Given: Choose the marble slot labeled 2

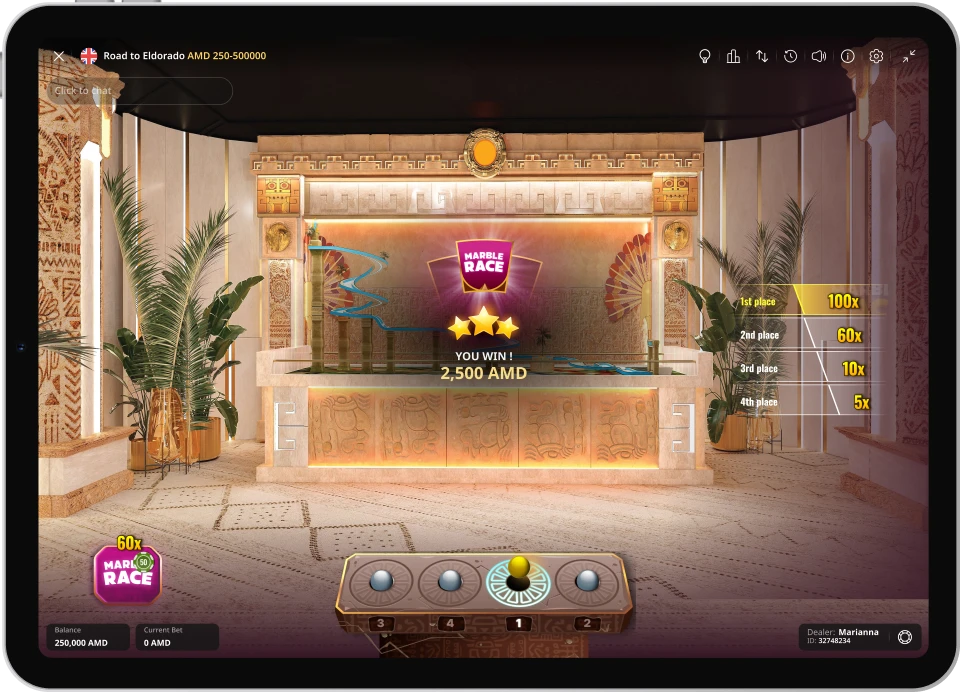Looking at the screenshot, I should (587, 583).
